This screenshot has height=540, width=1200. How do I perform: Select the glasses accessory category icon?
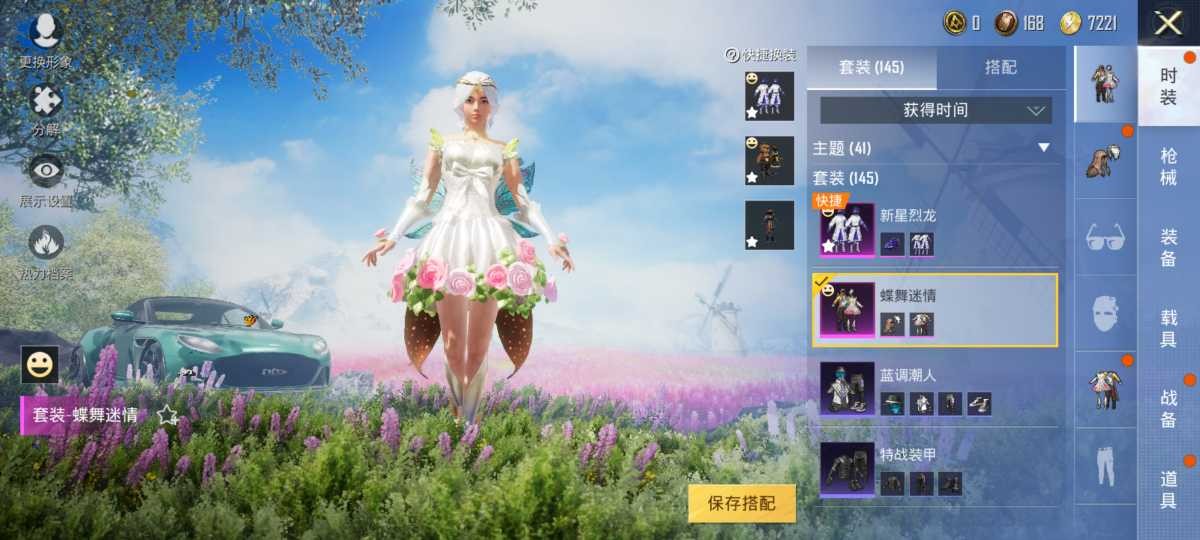pos(1105,237)
